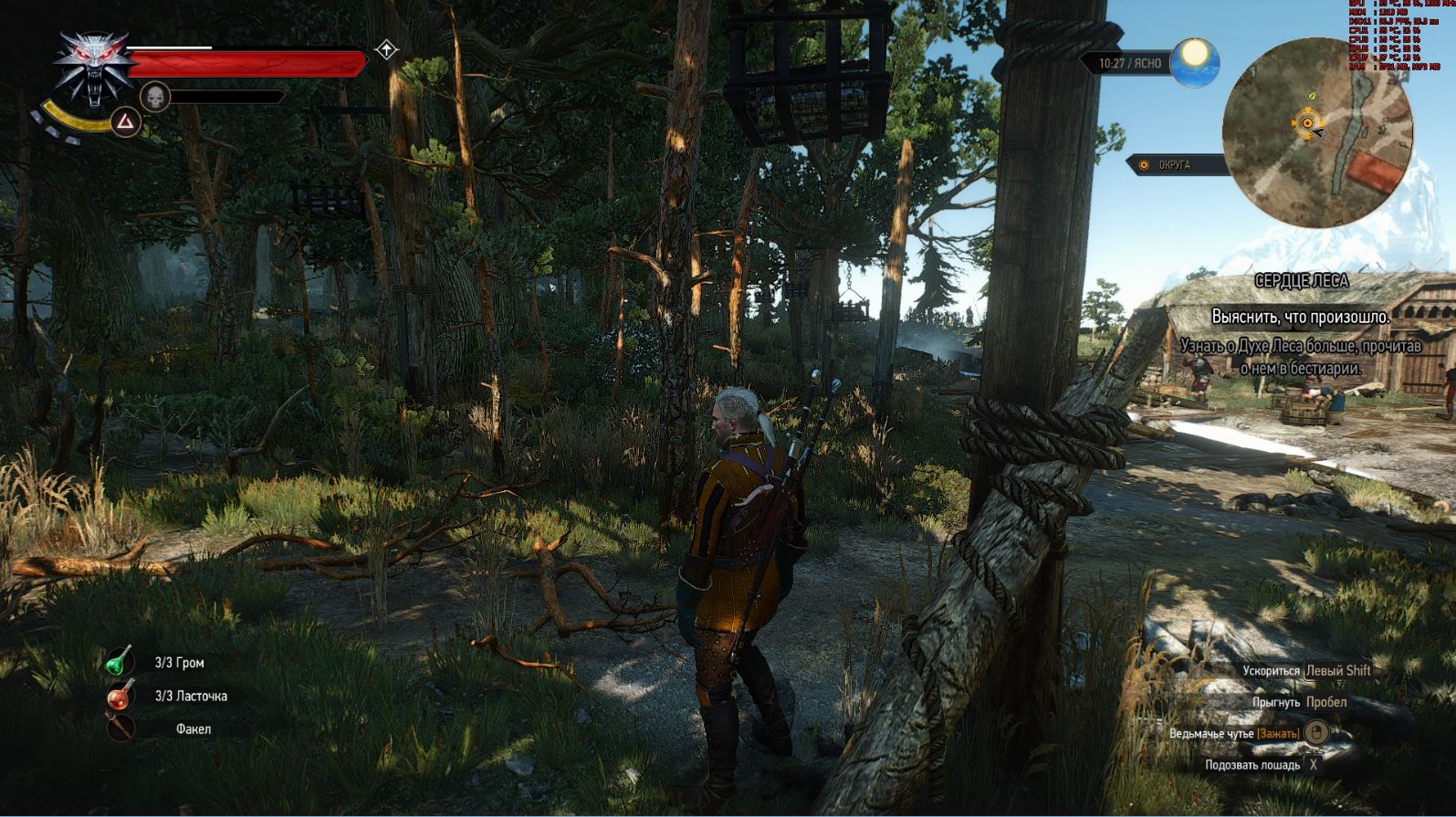Click the sun weather icon

coord(1194,62)
